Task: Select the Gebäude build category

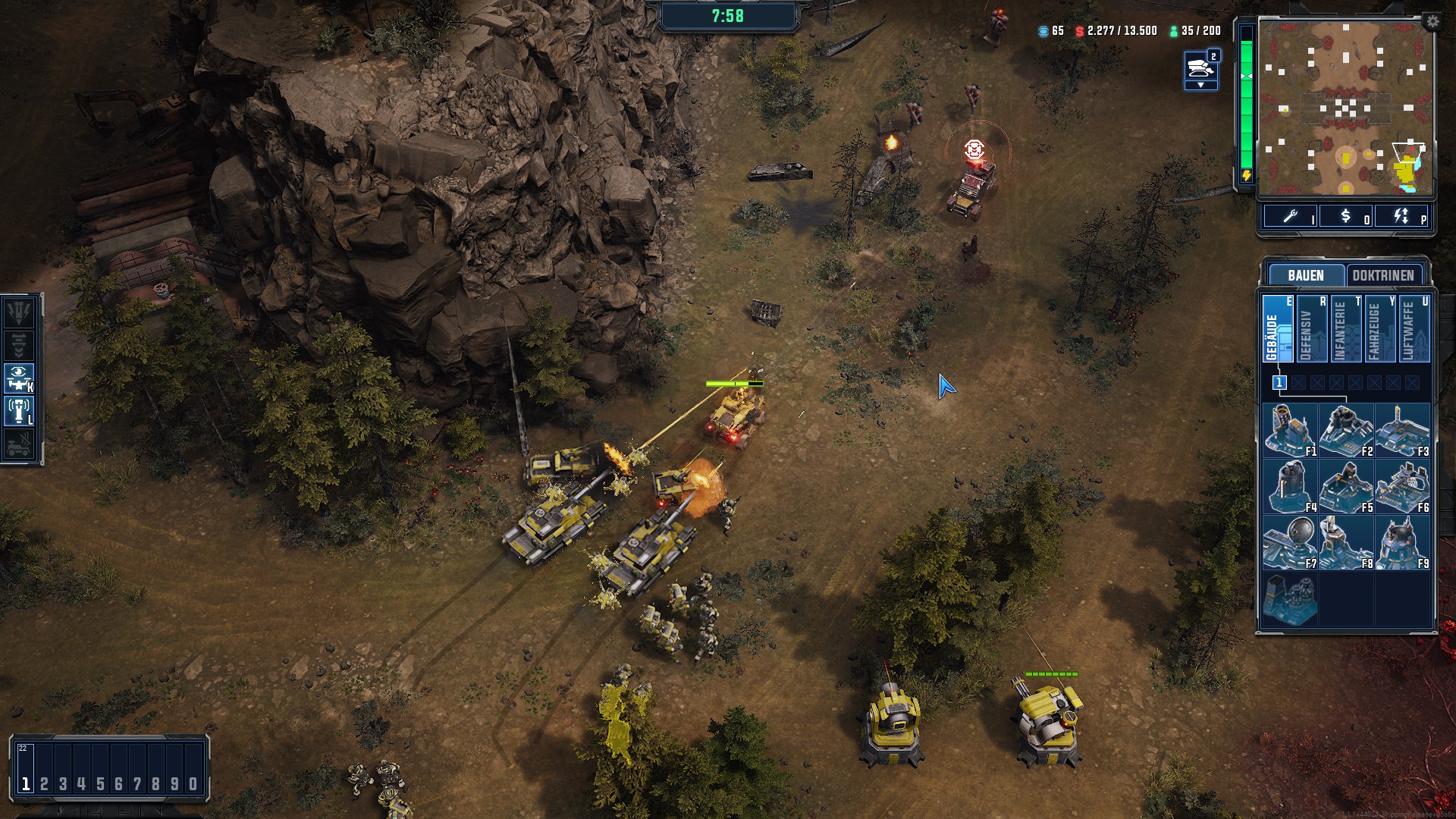Action: (x=1277, y=328)
